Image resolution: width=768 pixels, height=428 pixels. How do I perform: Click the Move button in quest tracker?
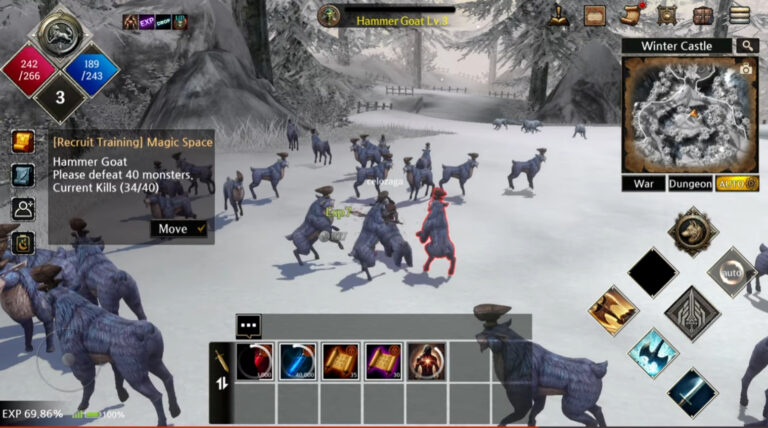click(179, 229)
